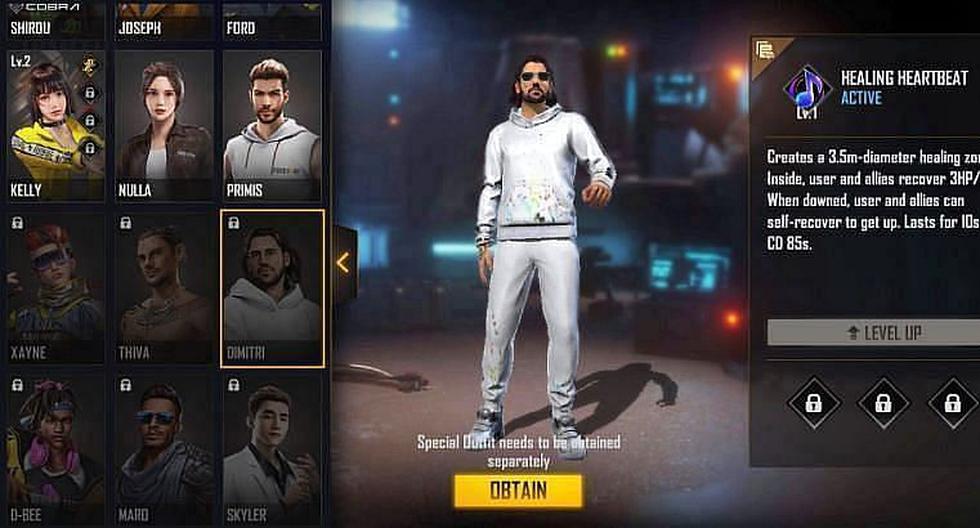Image resolution: width=980 pixels, height=528 pixels.
Task: Open the skill details list icon
Action: tap(766, 50)
